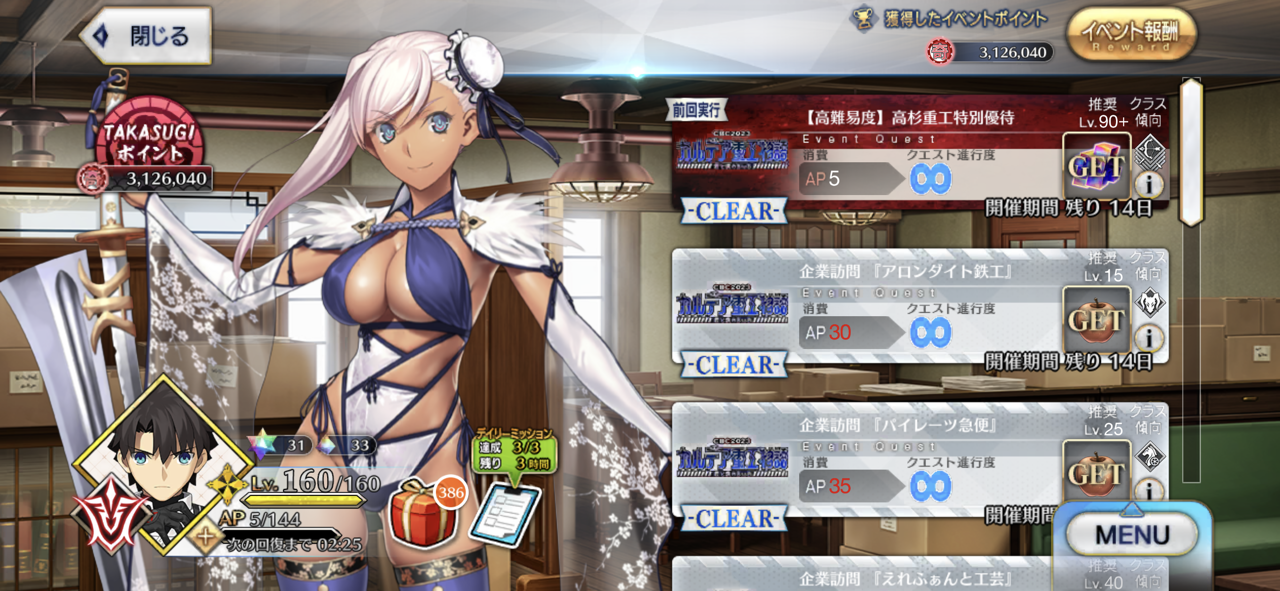The image size is (1280, 591).
Task: Open the MENU button
Action: (1132, 535)
